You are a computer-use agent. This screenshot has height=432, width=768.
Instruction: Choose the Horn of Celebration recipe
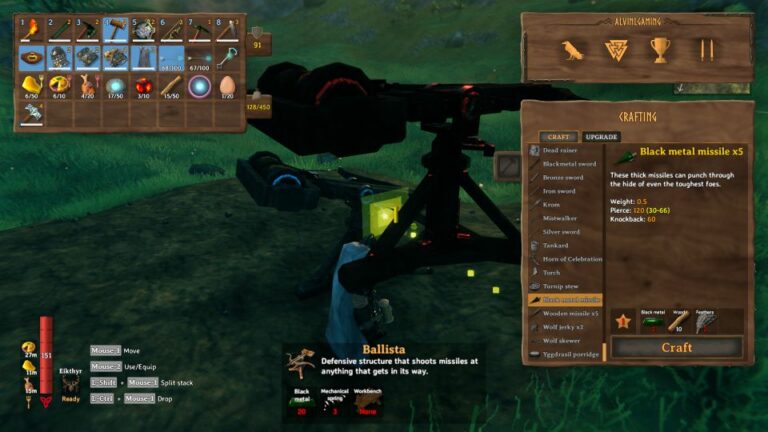pos(572,259)
